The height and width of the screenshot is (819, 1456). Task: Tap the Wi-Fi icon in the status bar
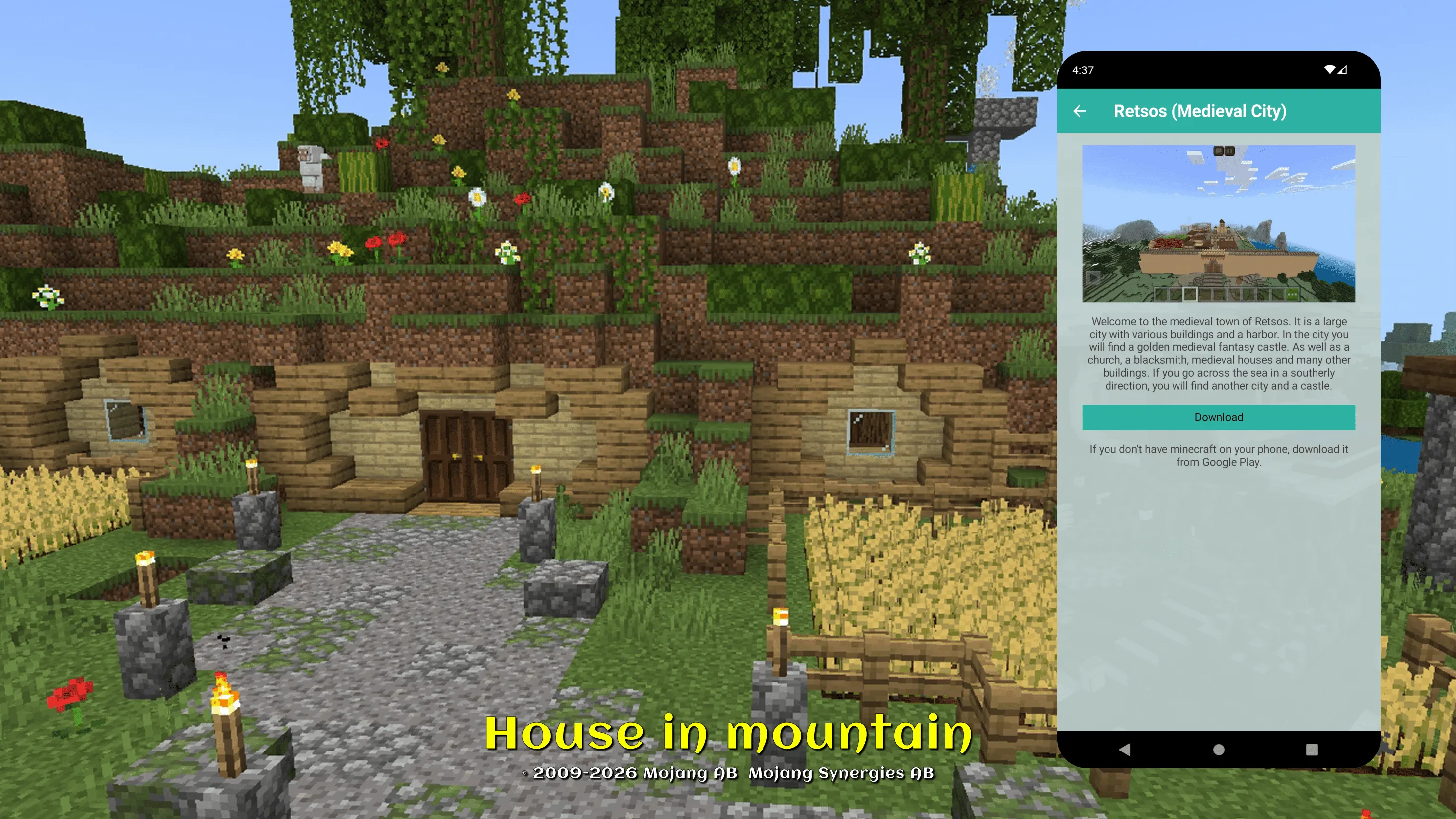click(1329, 70)
